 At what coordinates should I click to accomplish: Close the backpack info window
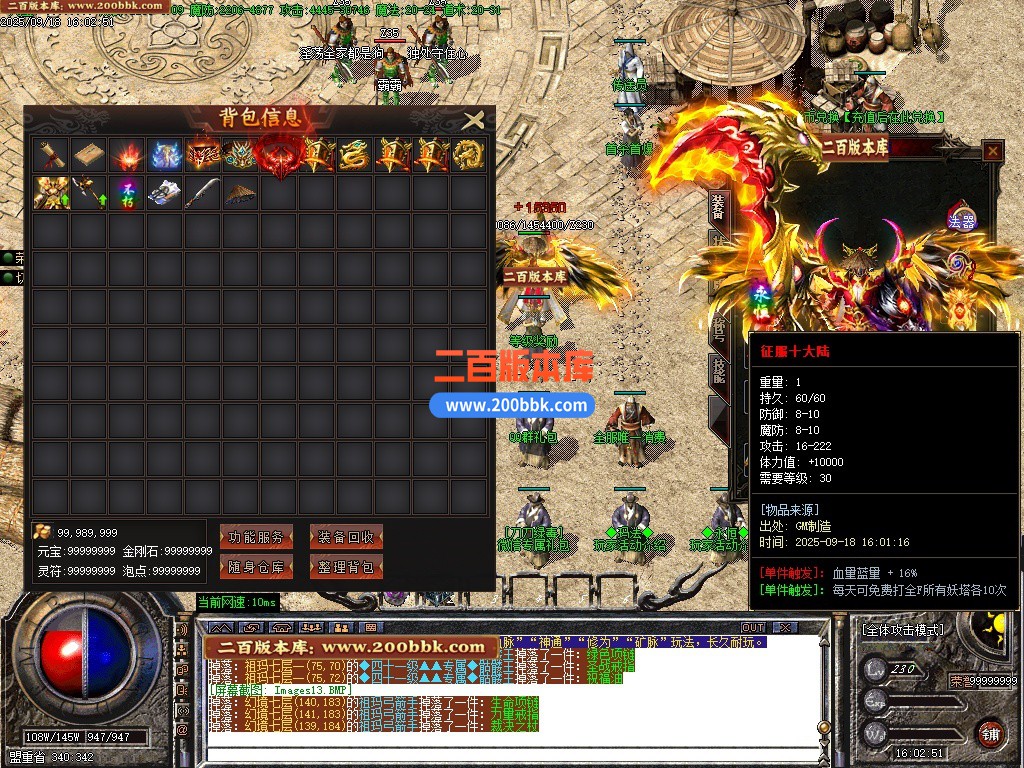pyautogui.click(x=474, y=121)
